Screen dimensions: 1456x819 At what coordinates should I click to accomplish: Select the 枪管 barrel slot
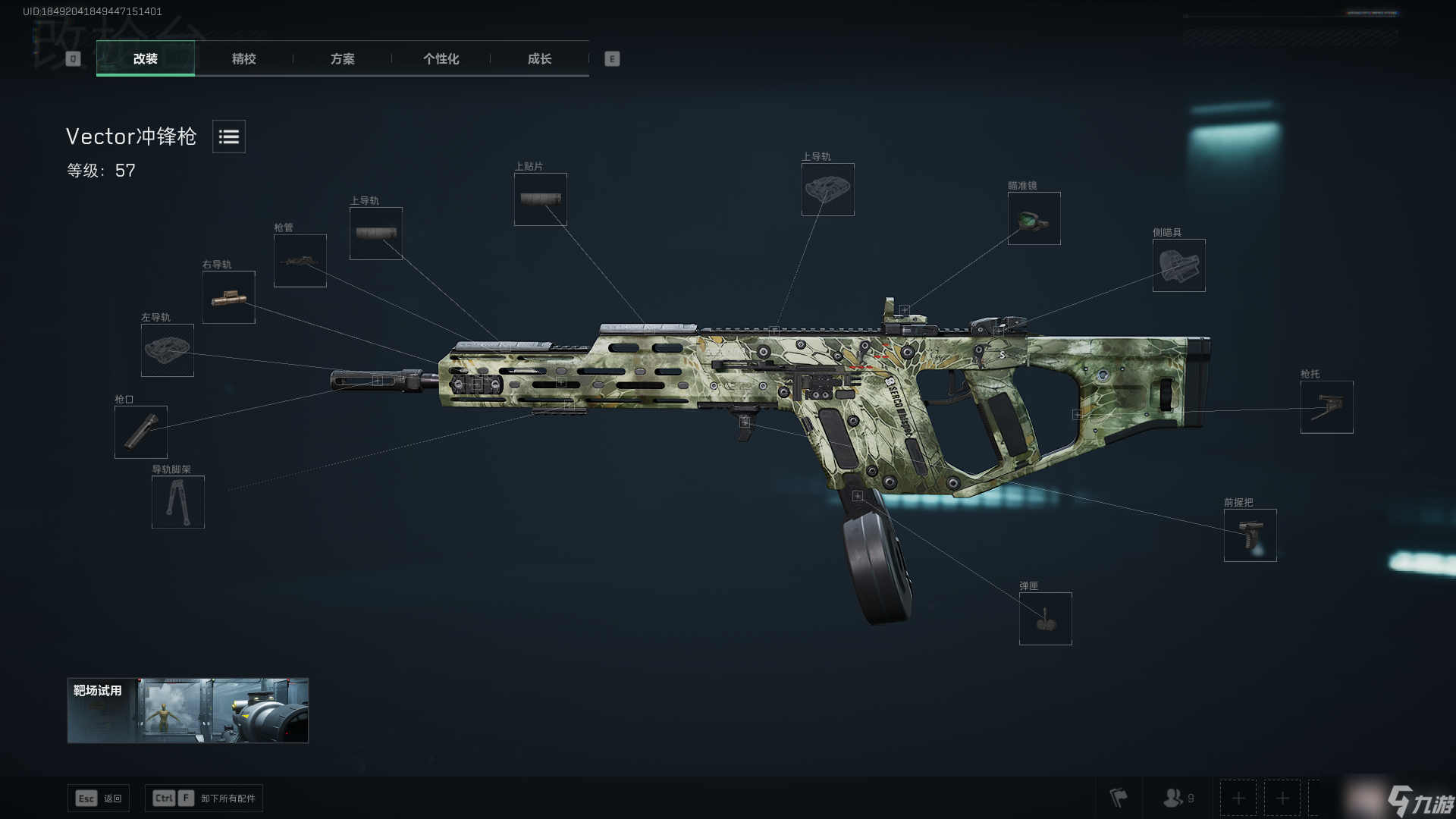[x=300, y=261]
